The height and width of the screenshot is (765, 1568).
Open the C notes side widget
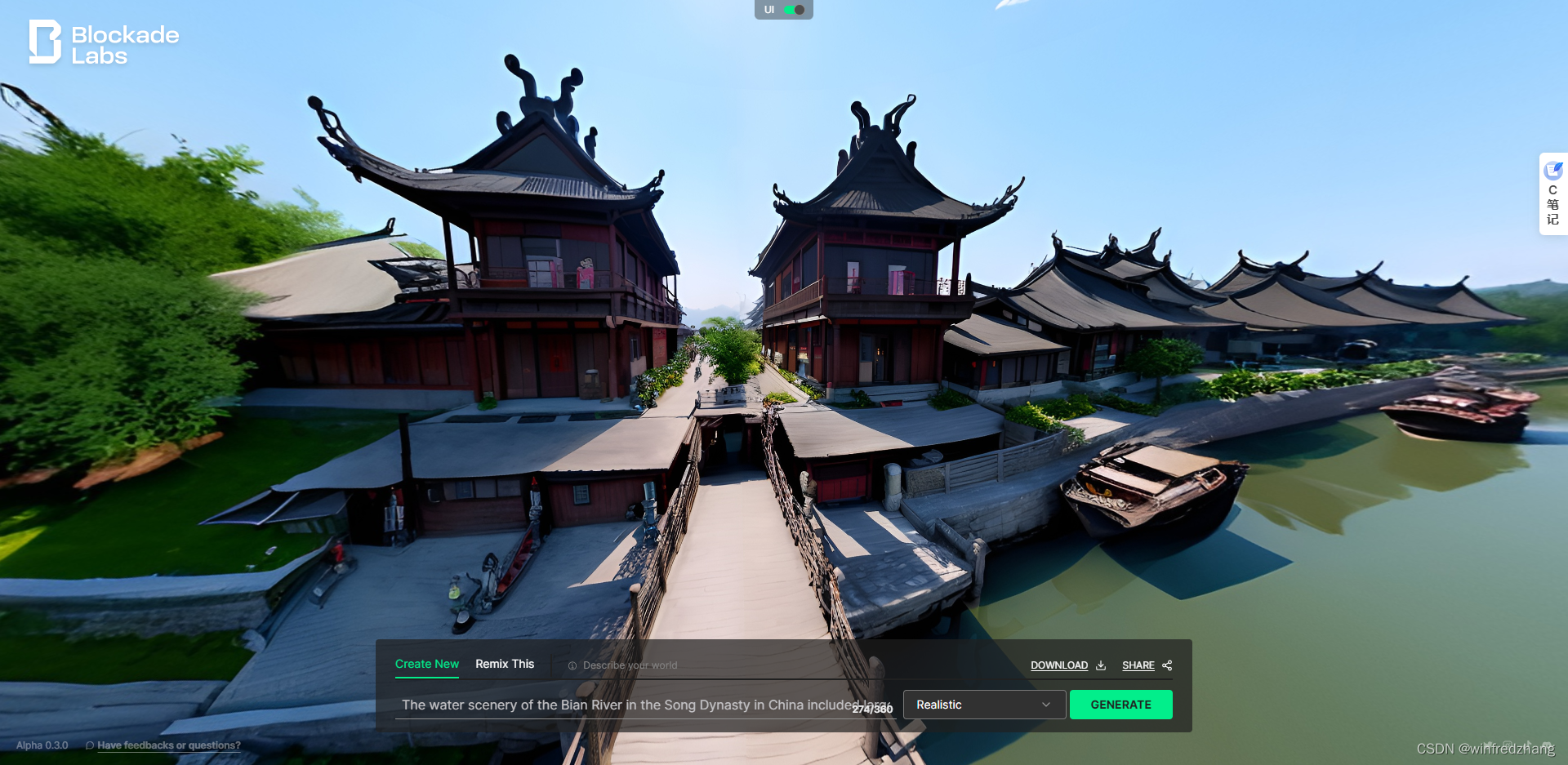point(1552,194)
